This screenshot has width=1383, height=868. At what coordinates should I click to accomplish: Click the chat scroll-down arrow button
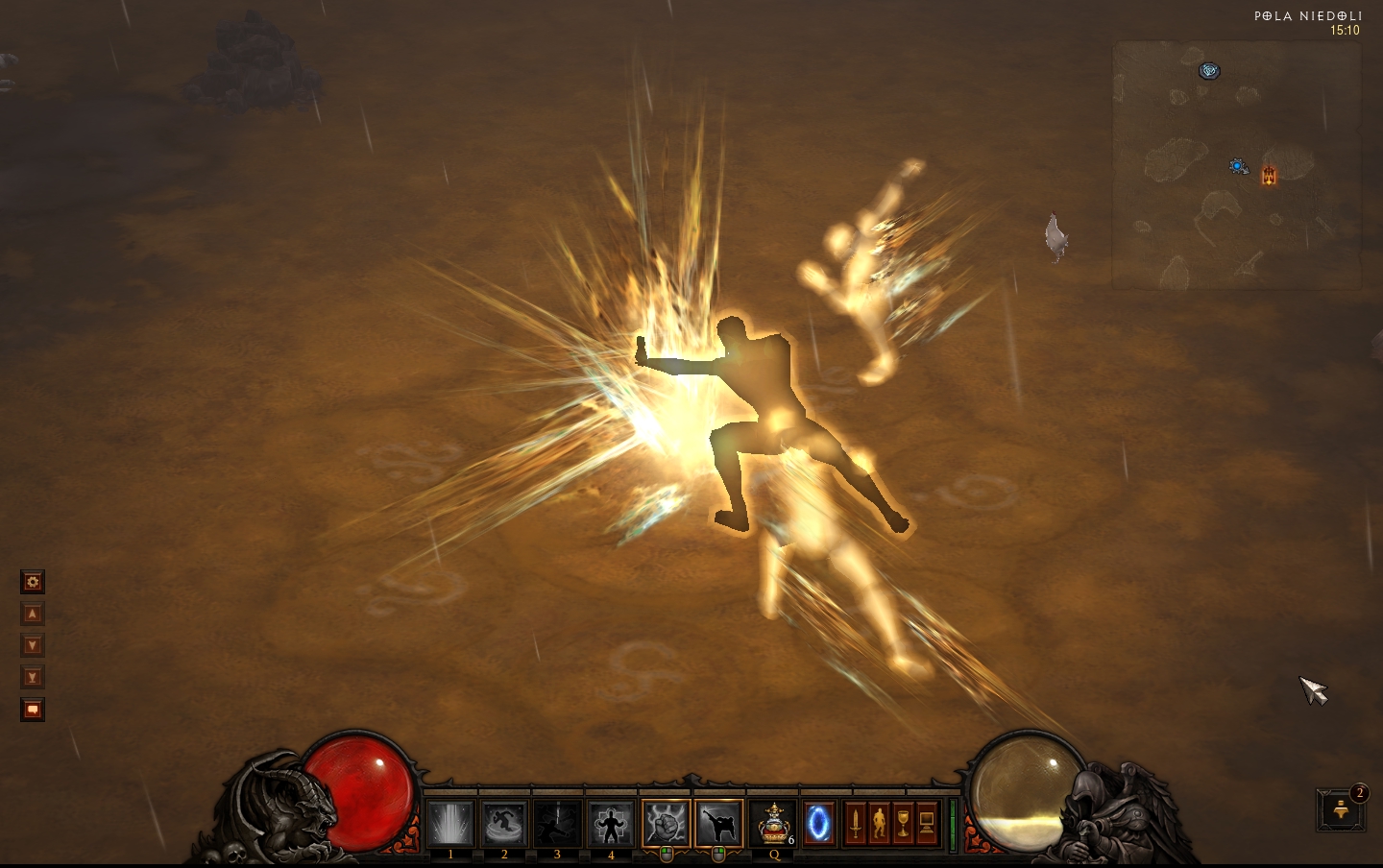(33, 645)
